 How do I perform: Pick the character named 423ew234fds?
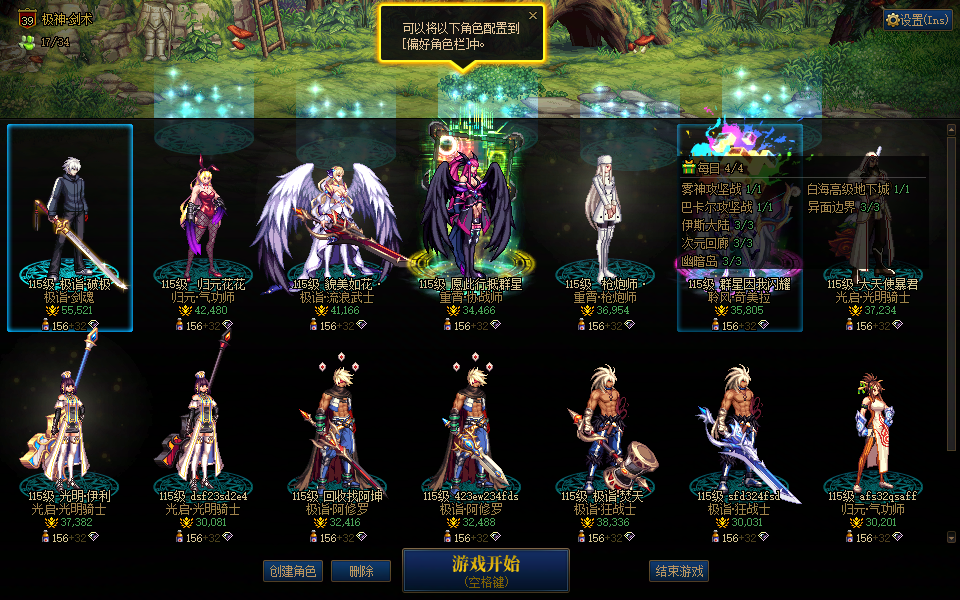(470, 440)
